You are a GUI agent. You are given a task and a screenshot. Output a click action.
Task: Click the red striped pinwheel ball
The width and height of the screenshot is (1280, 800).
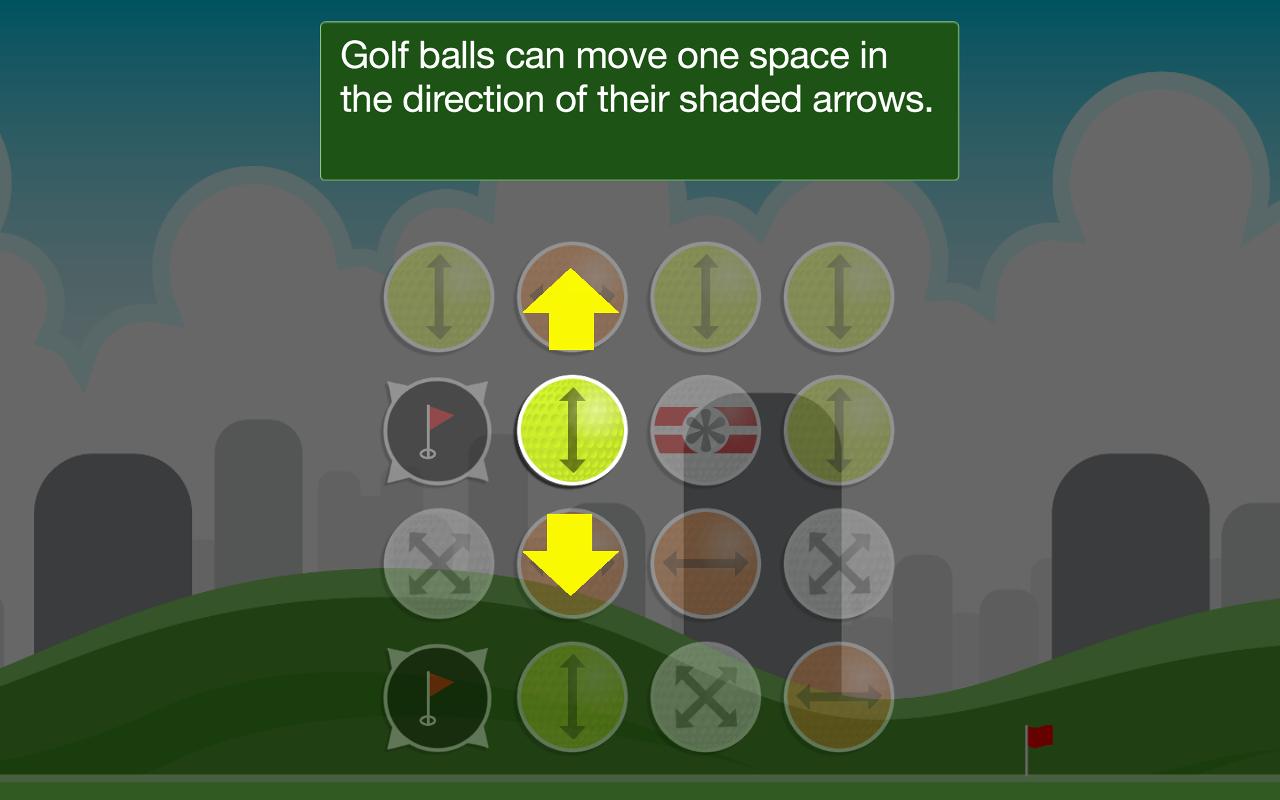tap(705, 430)
